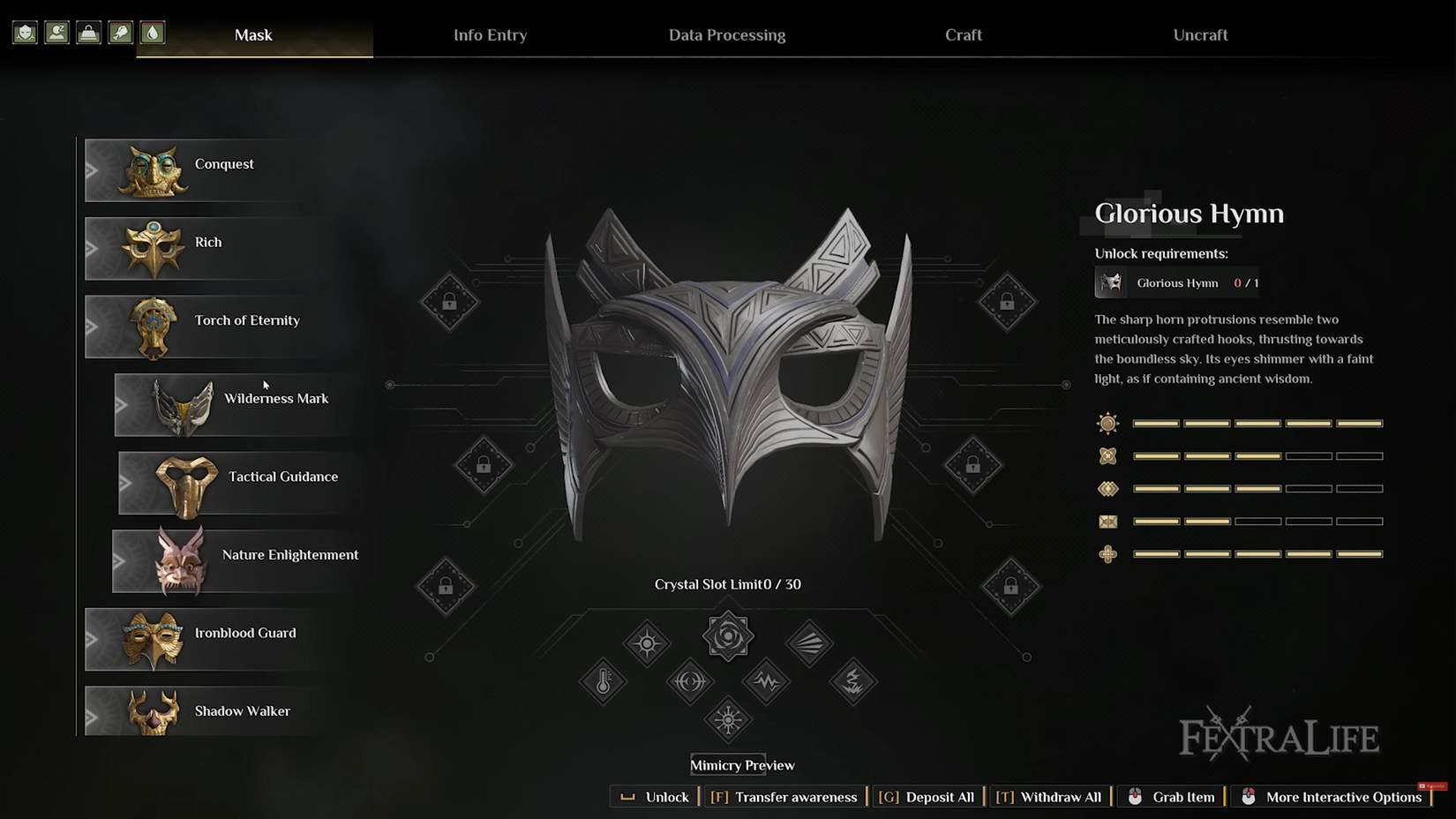Screen dimensions: 1456x819
Task: Click the hunger drumstick status icon
Action: (120, 32)
